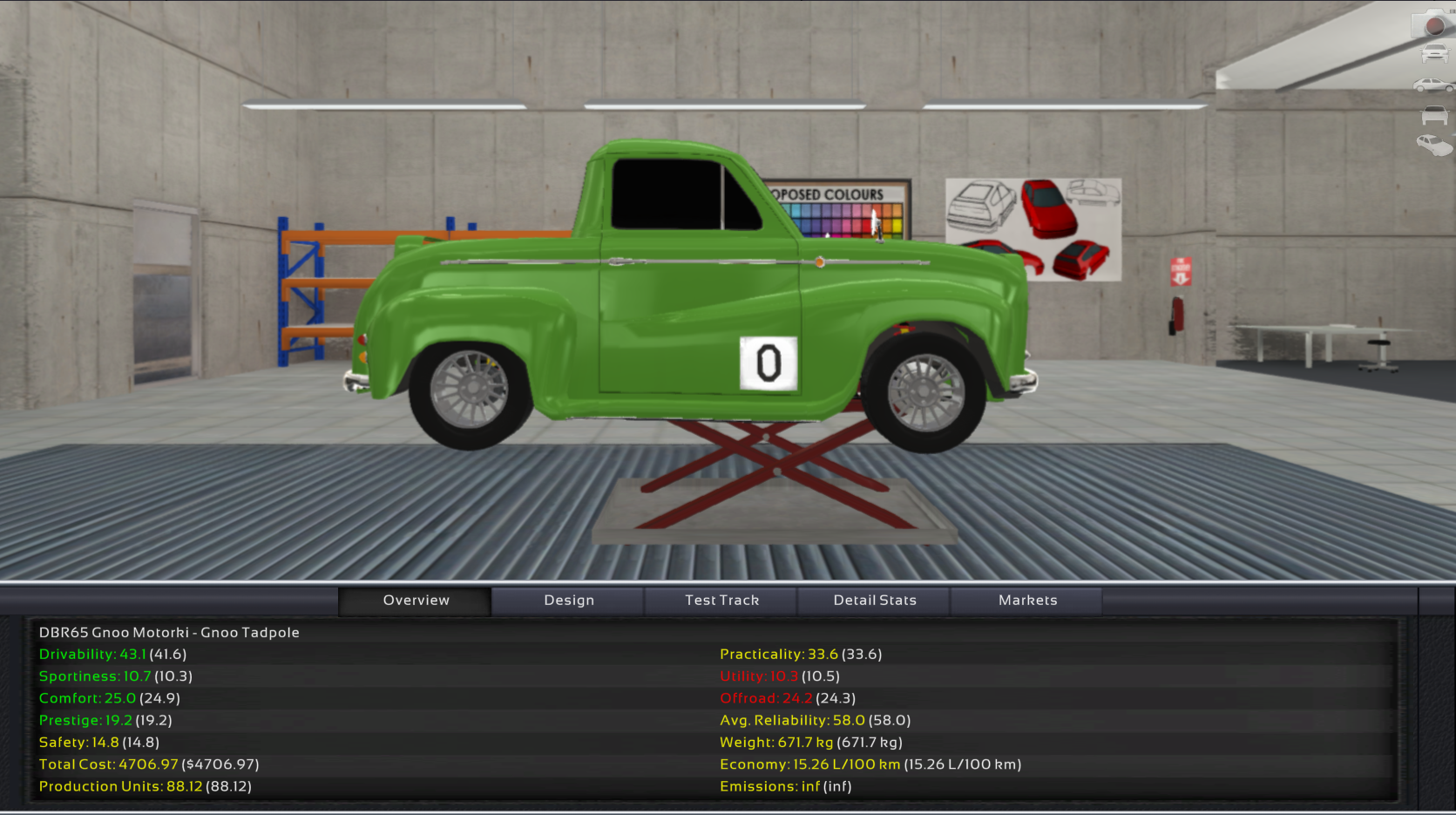Image resolution: width=1456 pixels, height=815 pixels.
Task: Open the Design tab
Action: tap(568, 601)
